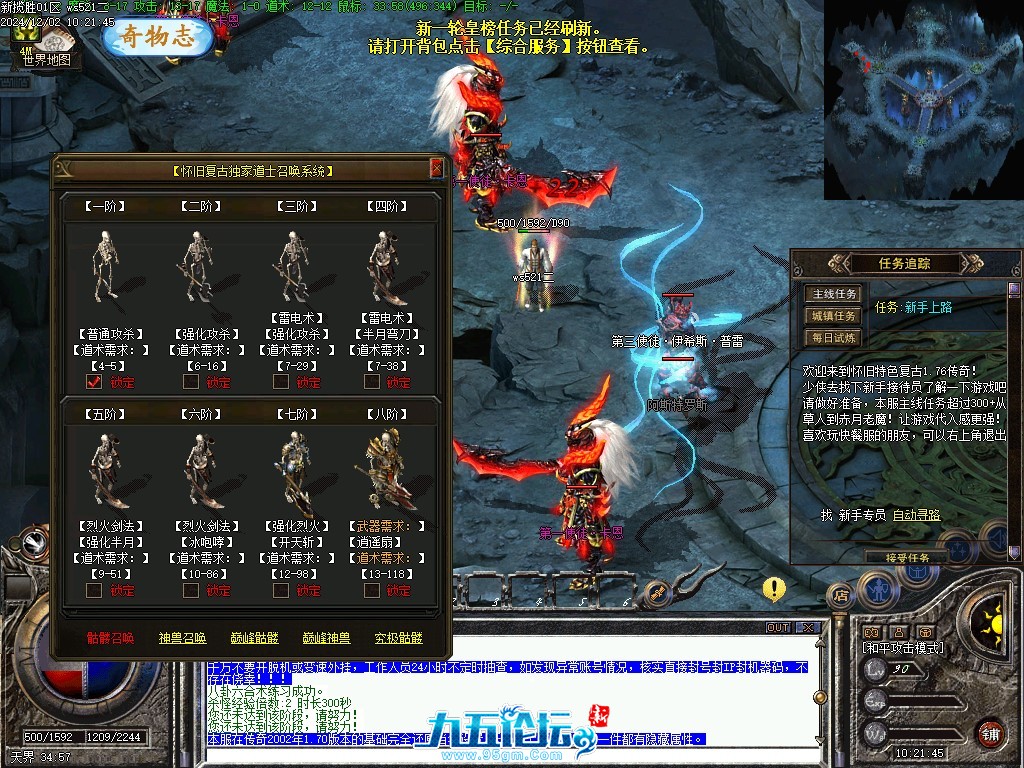Select the 巅峰骷髅 tab
This screenshot has width=1024, height=768.
(254, 638)
